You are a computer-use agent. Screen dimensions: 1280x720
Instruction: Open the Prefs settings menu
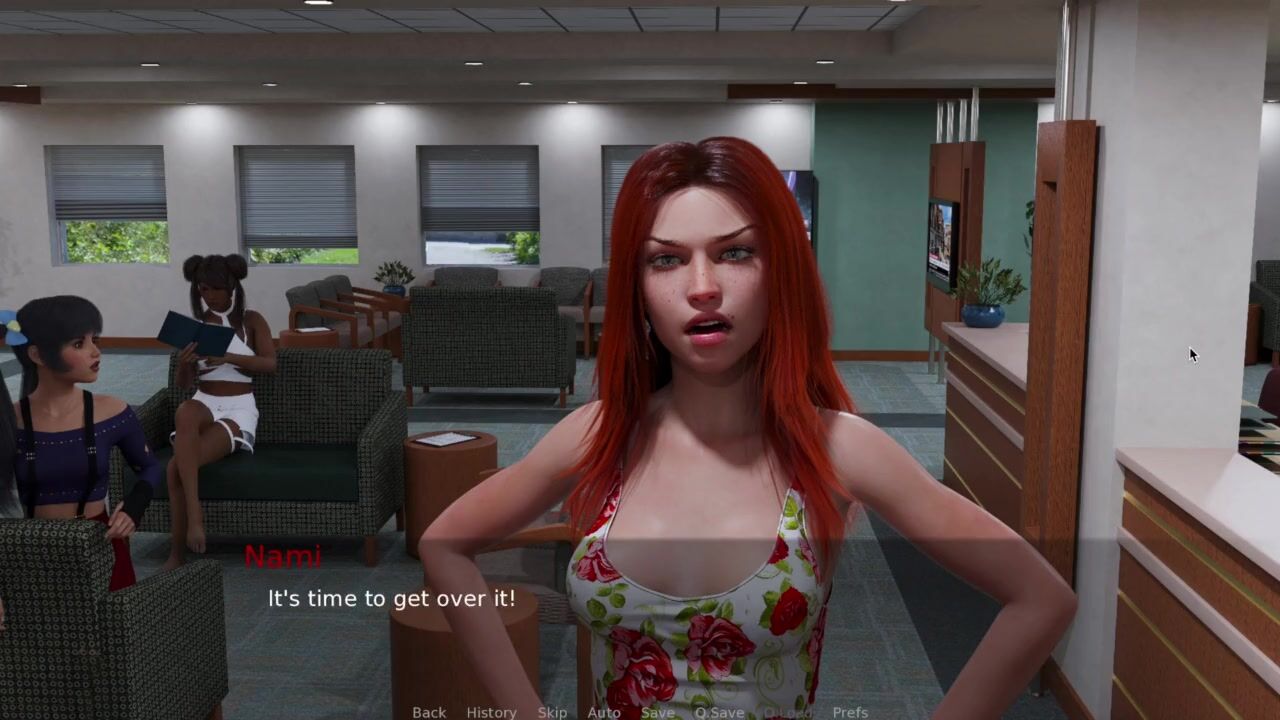pos(850,712)
